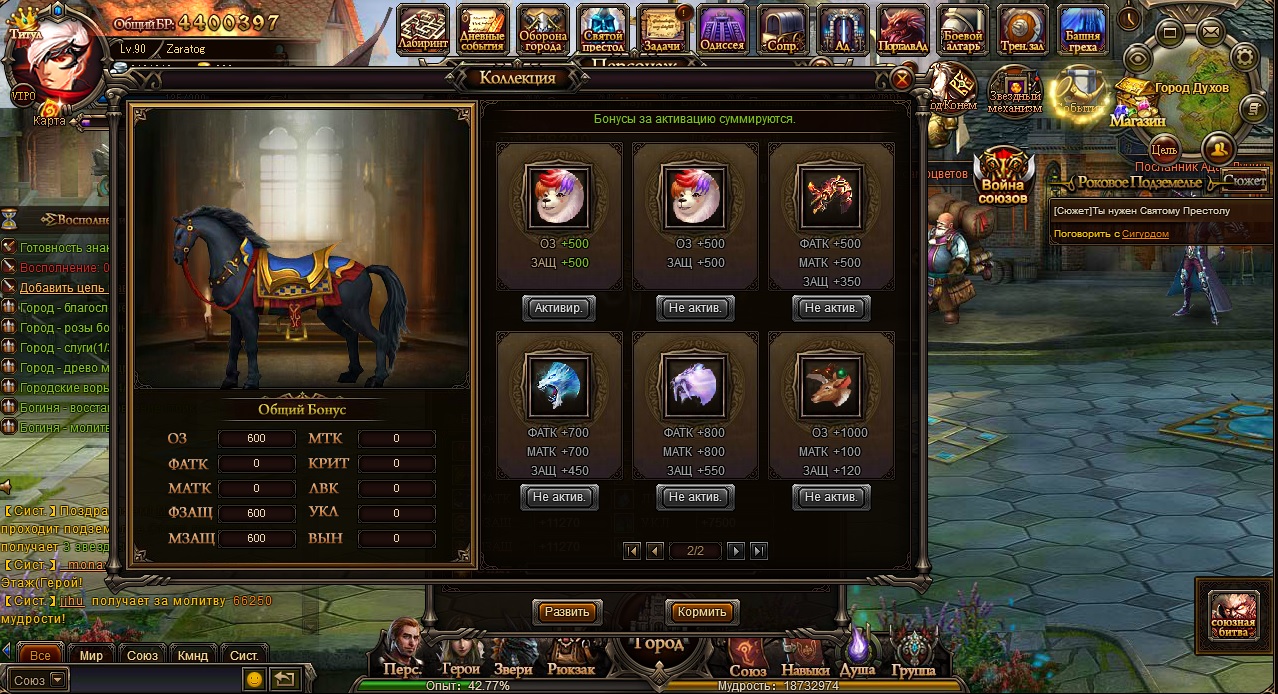This screenshot has width=1278, height=694.
Task: Open the Задачи menu
Action: pos(663,30)
